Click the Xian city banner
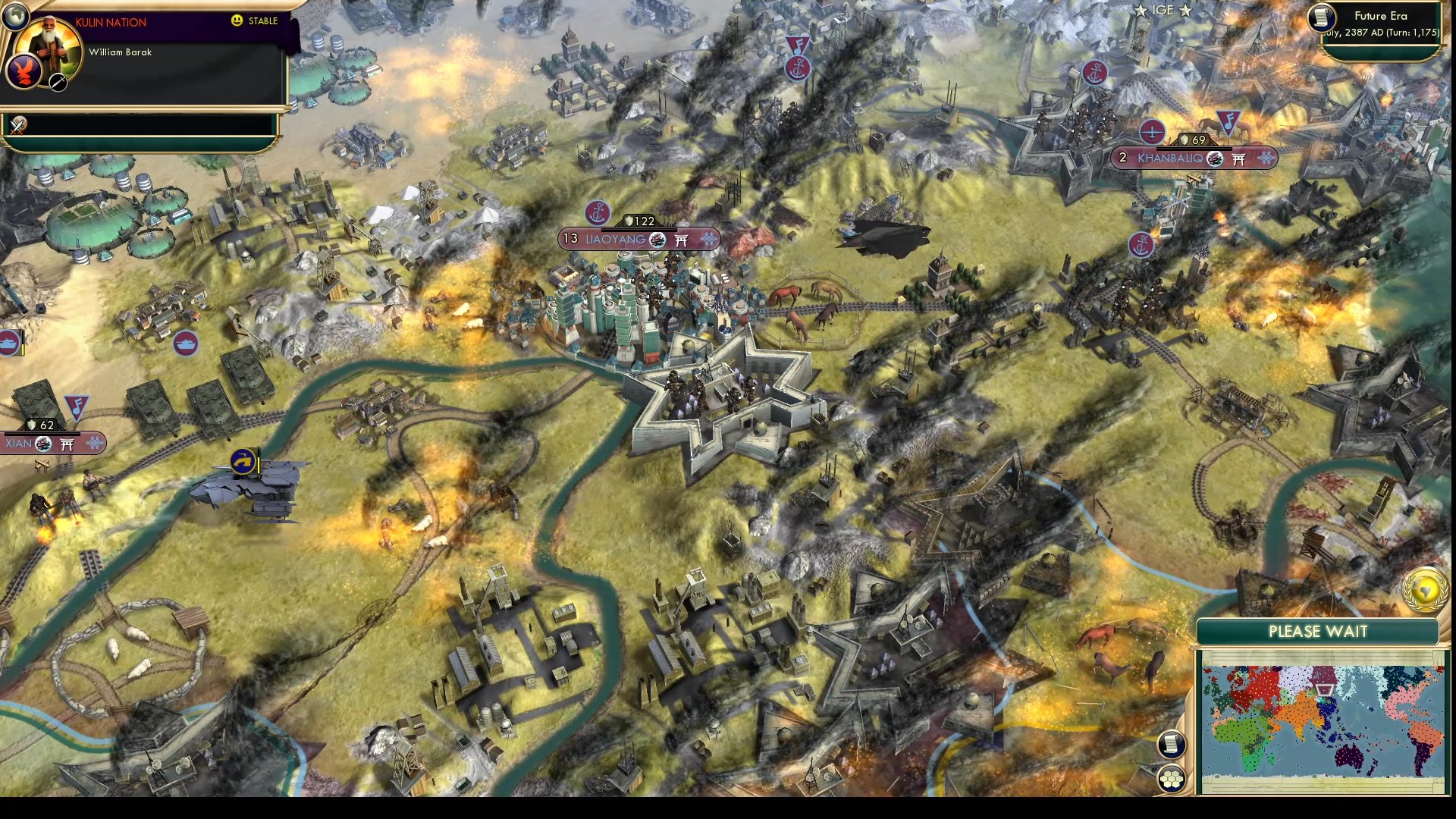This screenshot has height=819, width=1456. [21, 444]
